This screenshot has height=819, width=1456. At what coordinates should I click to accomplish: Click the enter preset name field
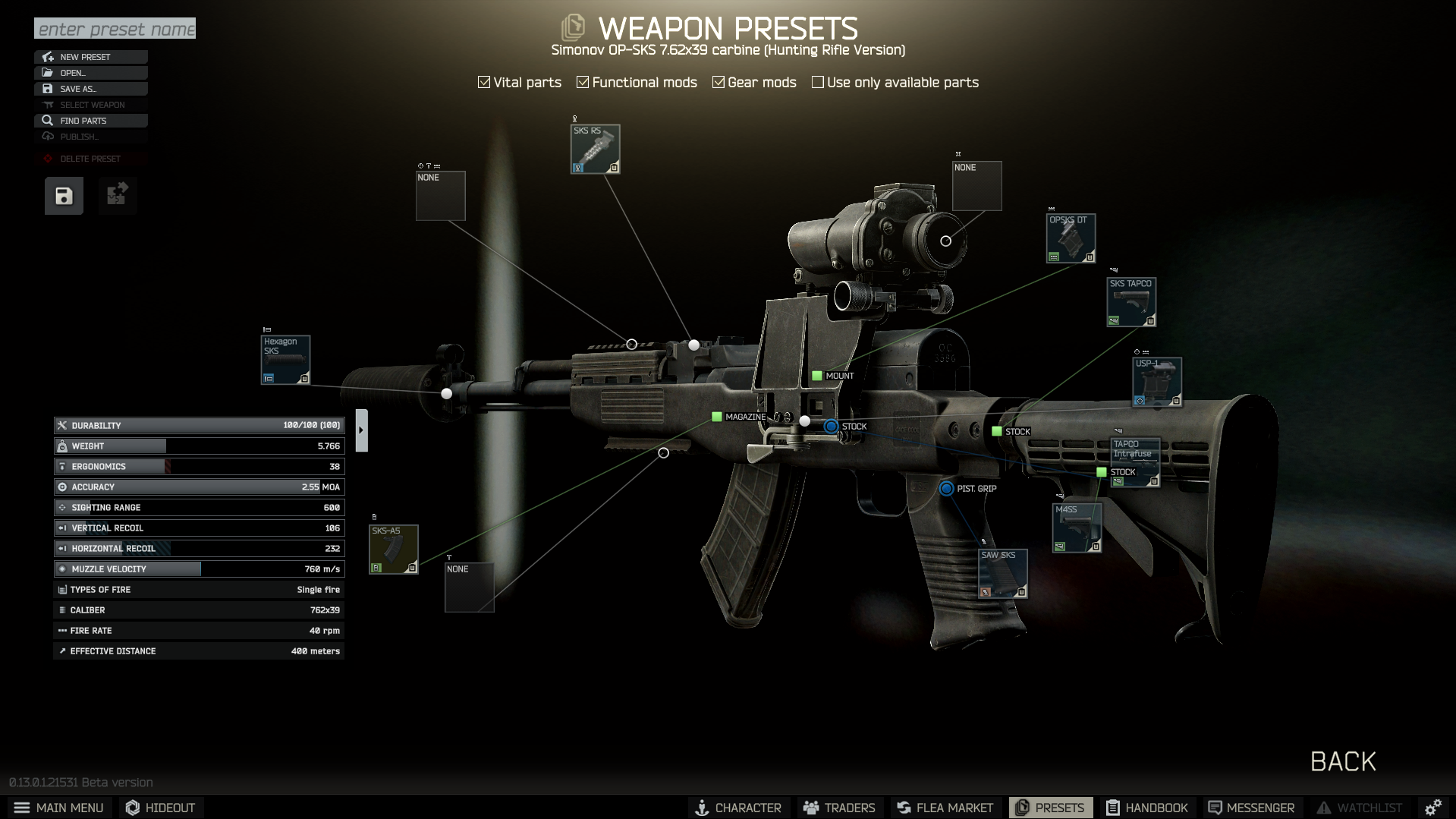click(x=115, y=29)
